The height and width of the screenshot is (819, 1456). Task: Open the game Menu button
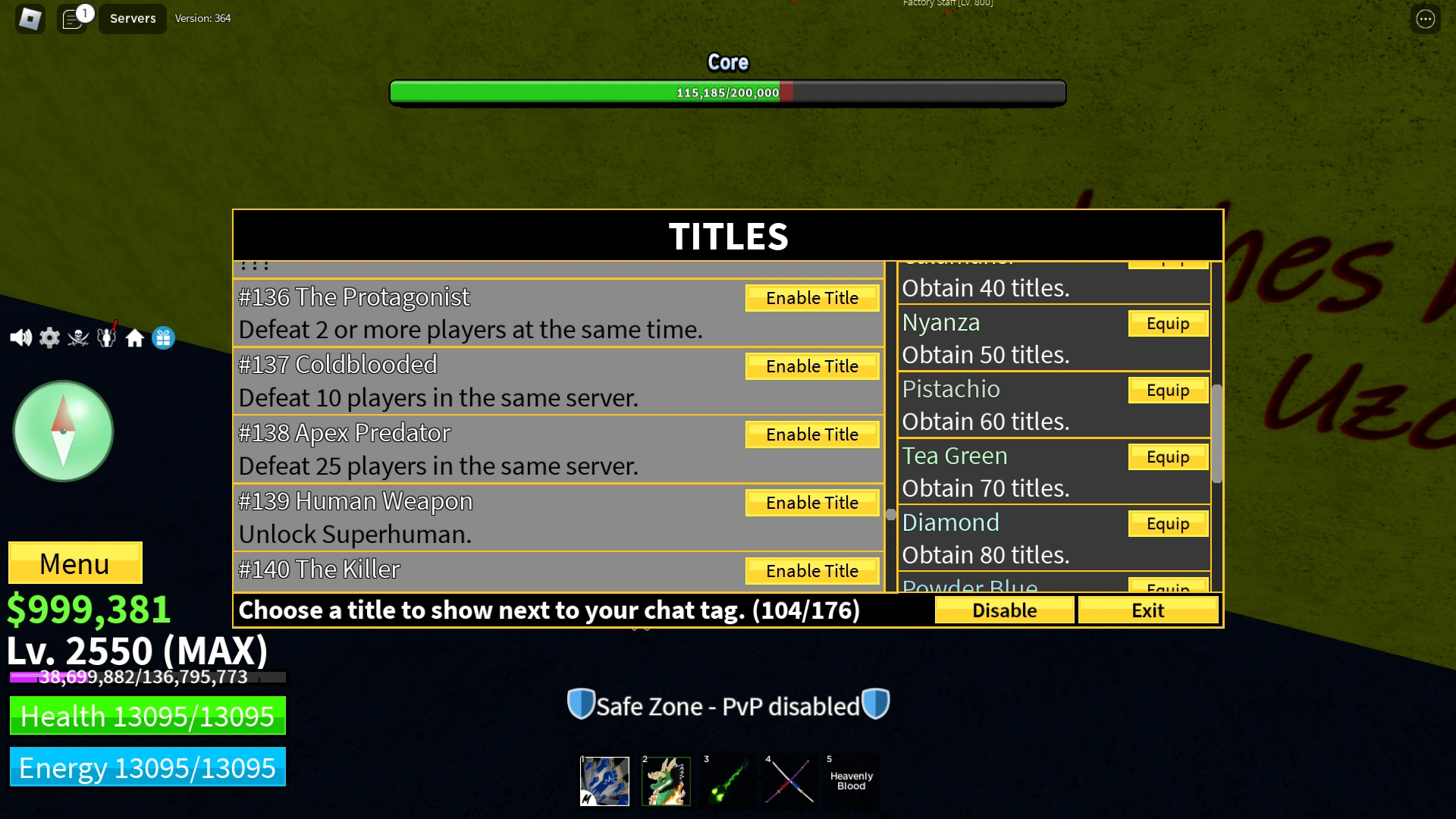pyautogui.click(x=74, y=563)
